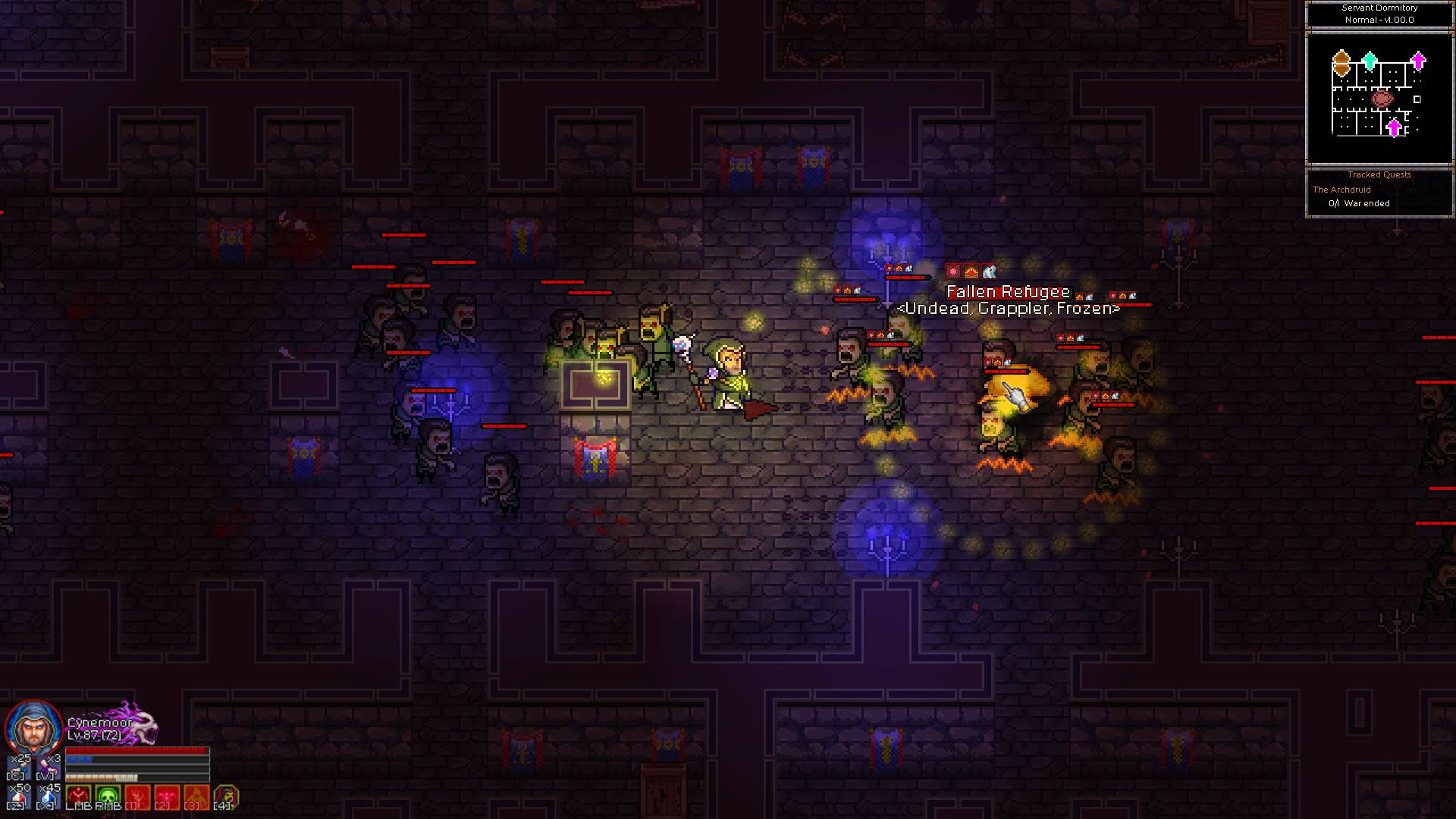The height and width of the screenshot is (819, 1456).
Task: Click the RMB green skull skill icon
Action: tap(108, 795)
